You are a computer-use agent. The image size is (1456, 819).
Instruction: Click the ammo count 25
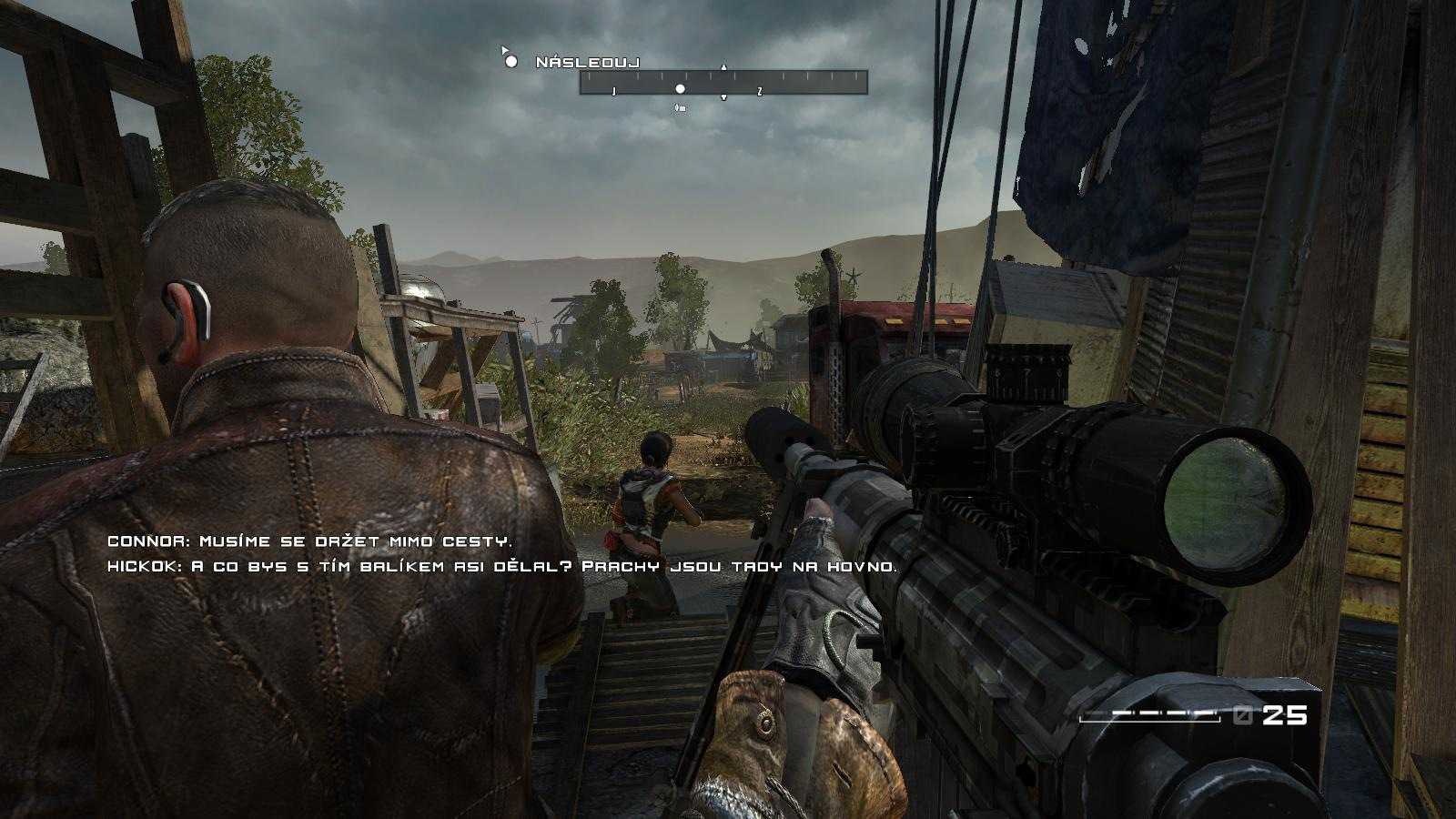pyautogui.click(x=1284, y=714)
